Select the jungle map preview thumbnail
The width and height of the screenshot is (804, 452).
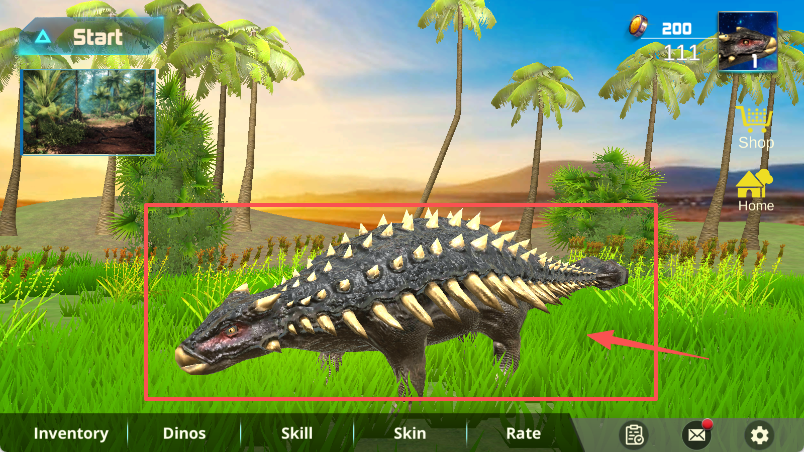click(89, 111)
